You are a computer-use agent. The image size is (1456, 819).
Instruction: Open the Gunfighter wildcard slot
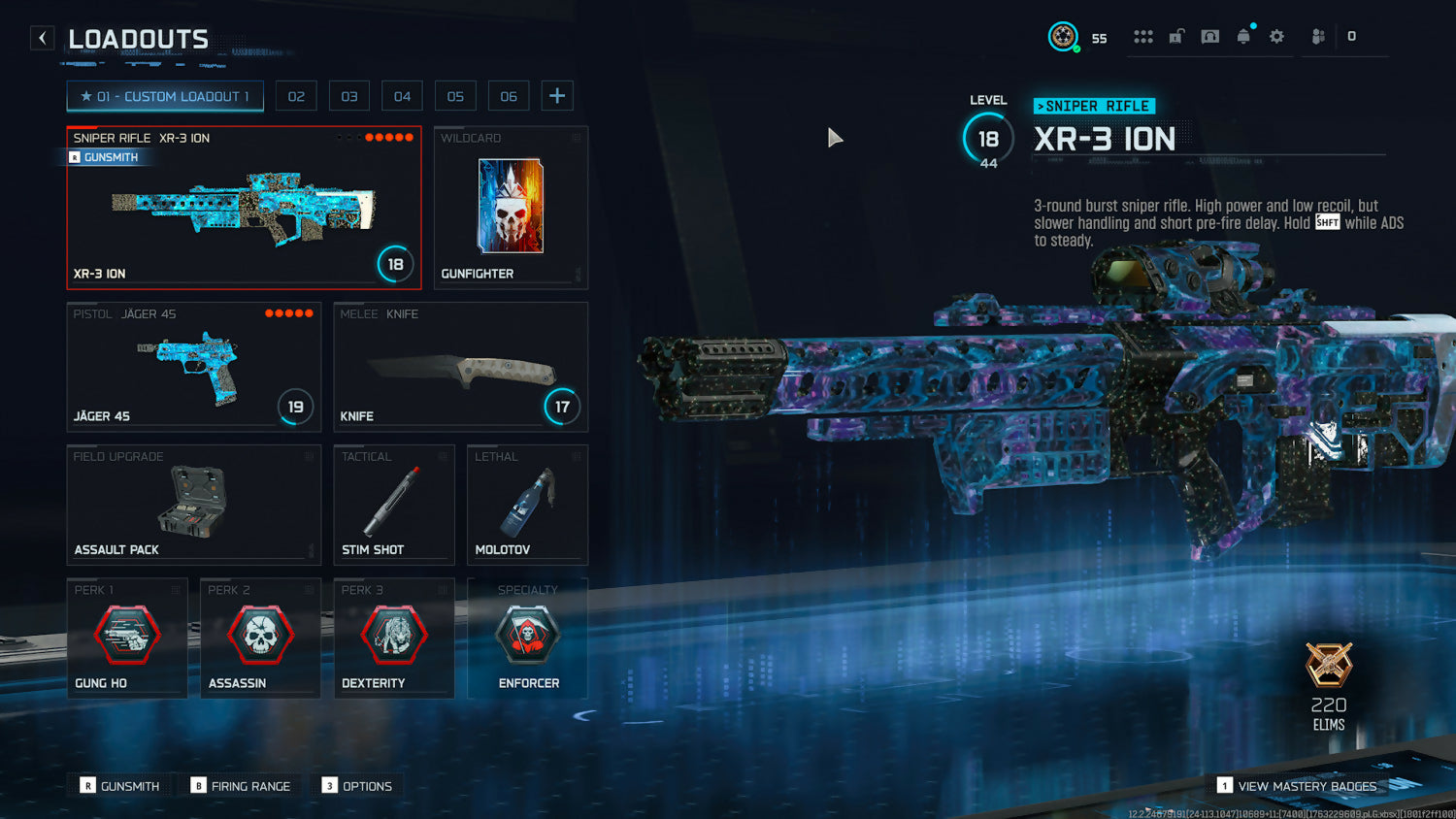(x=511, y=208)
